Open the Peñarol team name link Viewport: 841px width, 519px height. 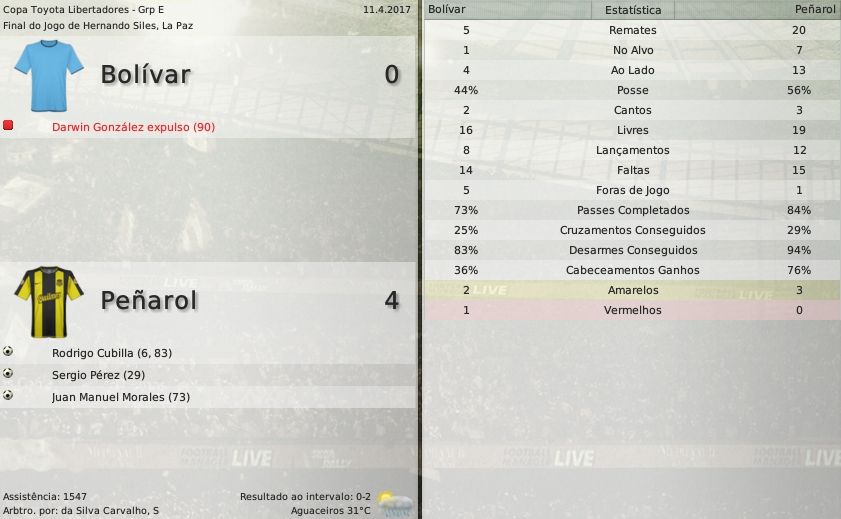coord(149,300)
